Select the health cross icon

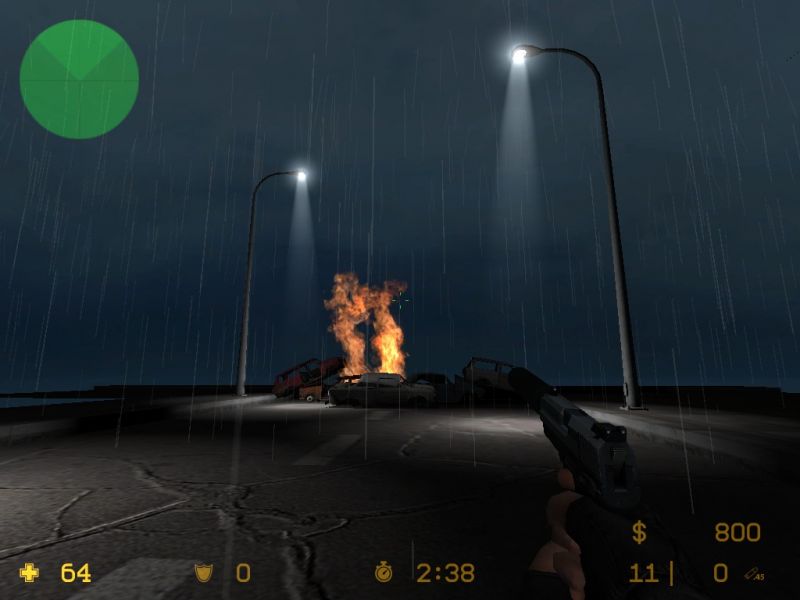click(30, 573)
